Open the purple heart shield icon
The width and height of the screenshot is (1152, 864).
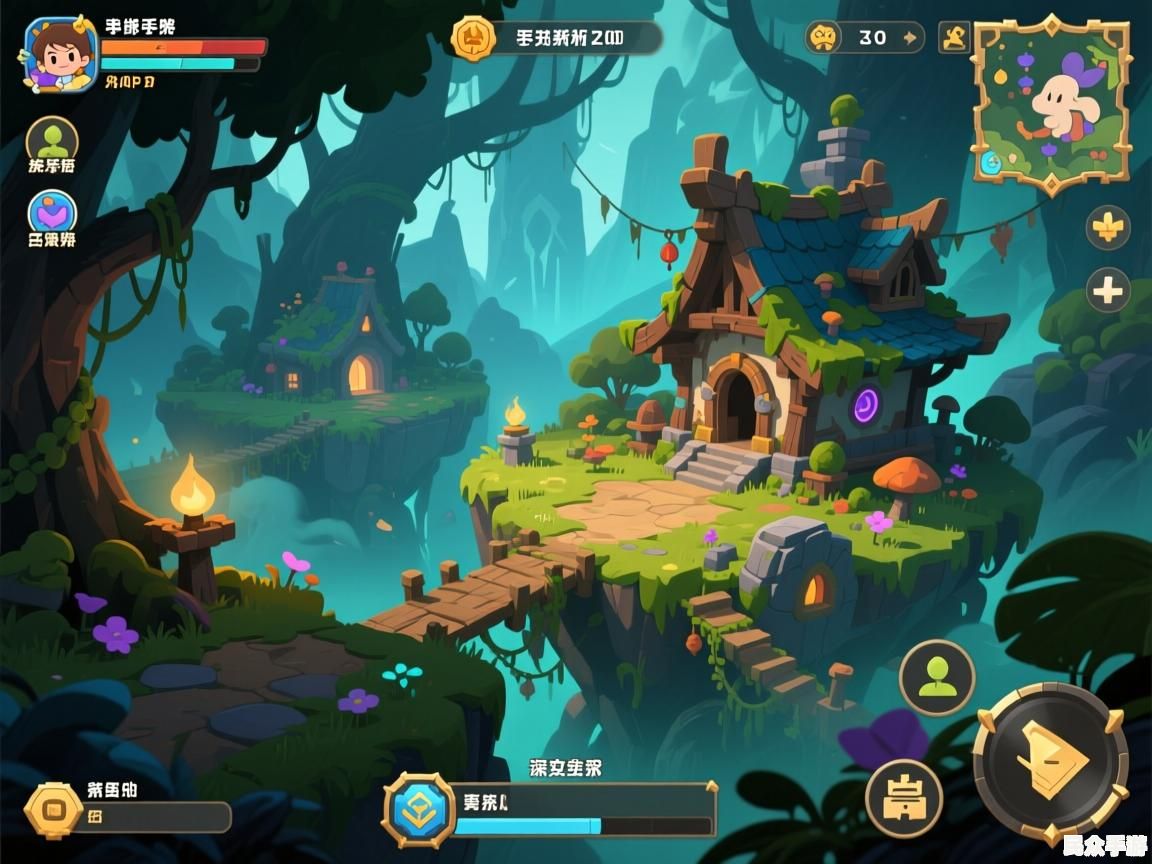point(52,213)
